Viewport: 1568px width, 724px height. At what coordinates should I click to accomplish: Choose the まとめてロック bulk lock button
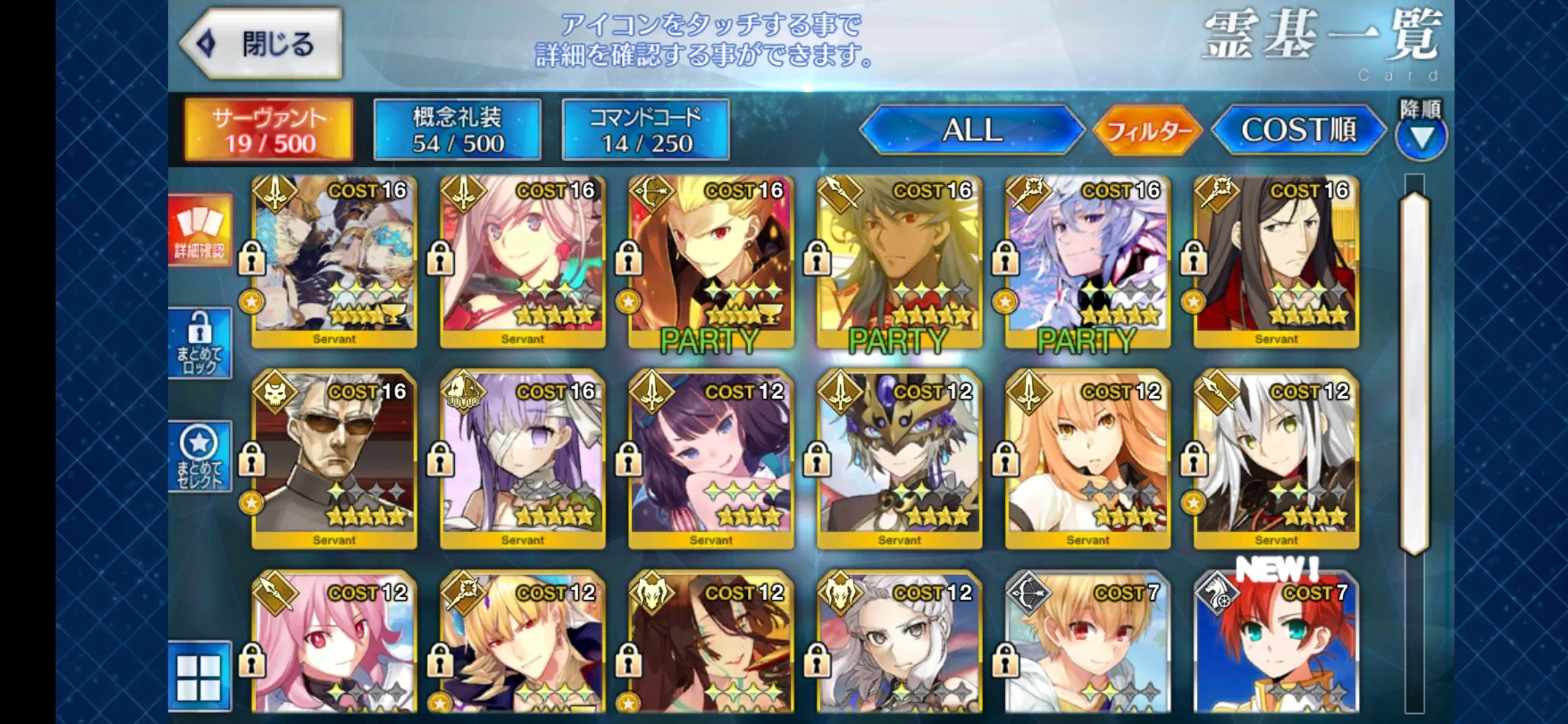tap(200, 343)
